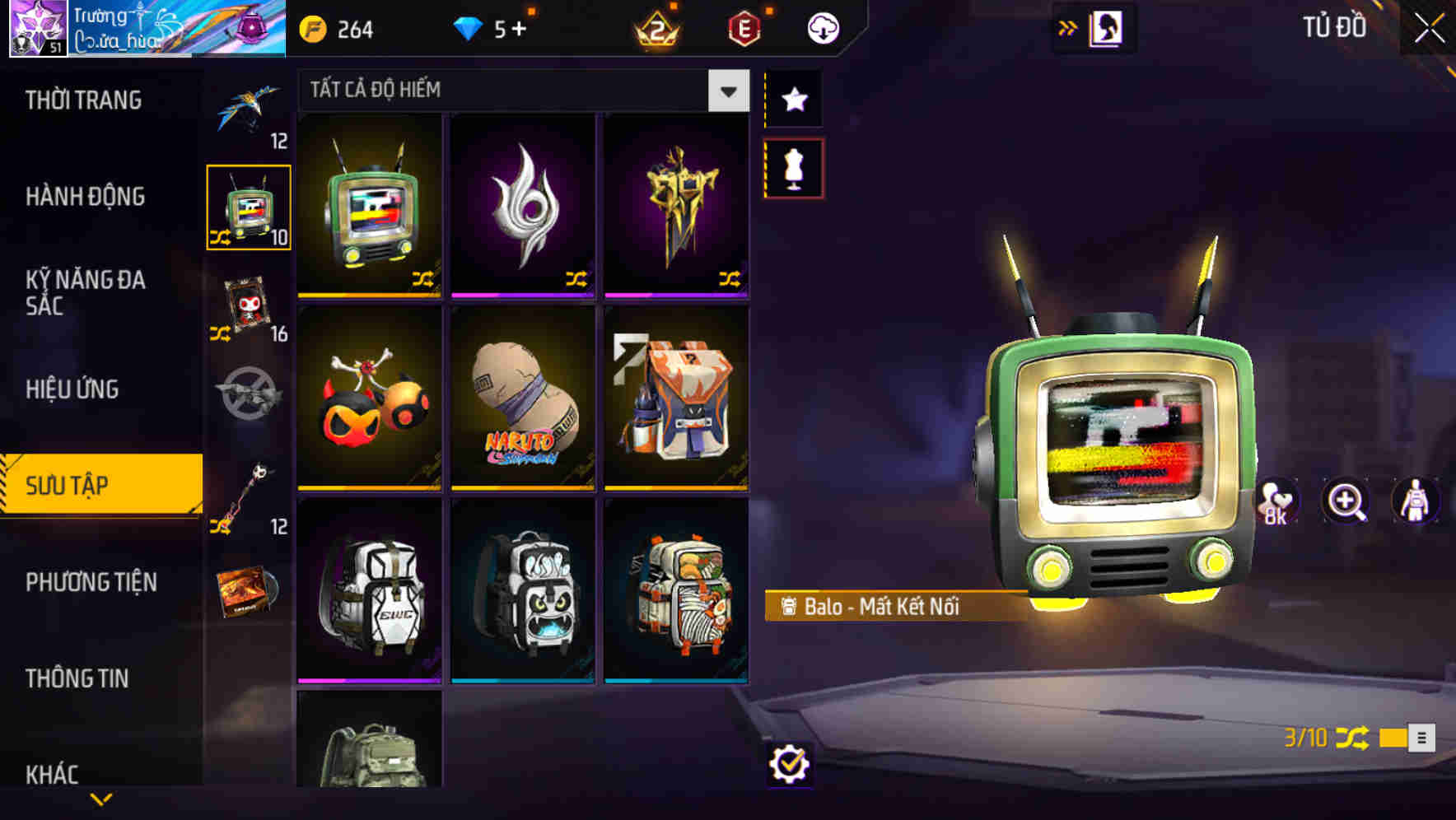Viewport: 1456px width, 820px height.
Task: Toggle shuffle on the TV backpack thumbnail
Action: click(x=422, y=278)
